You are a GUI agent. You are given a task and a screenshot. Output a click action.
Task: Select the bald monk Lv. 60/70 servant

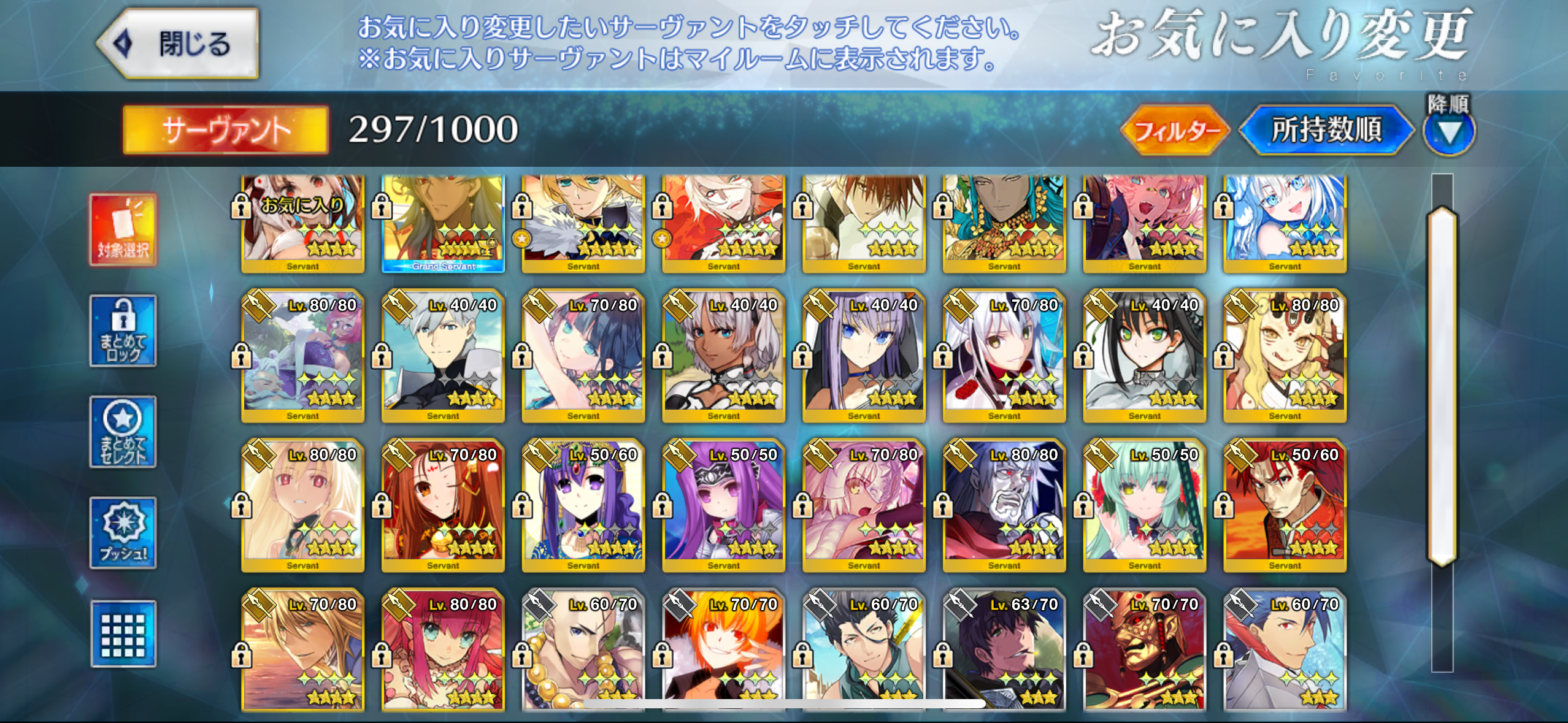click(x=583, y=650)
